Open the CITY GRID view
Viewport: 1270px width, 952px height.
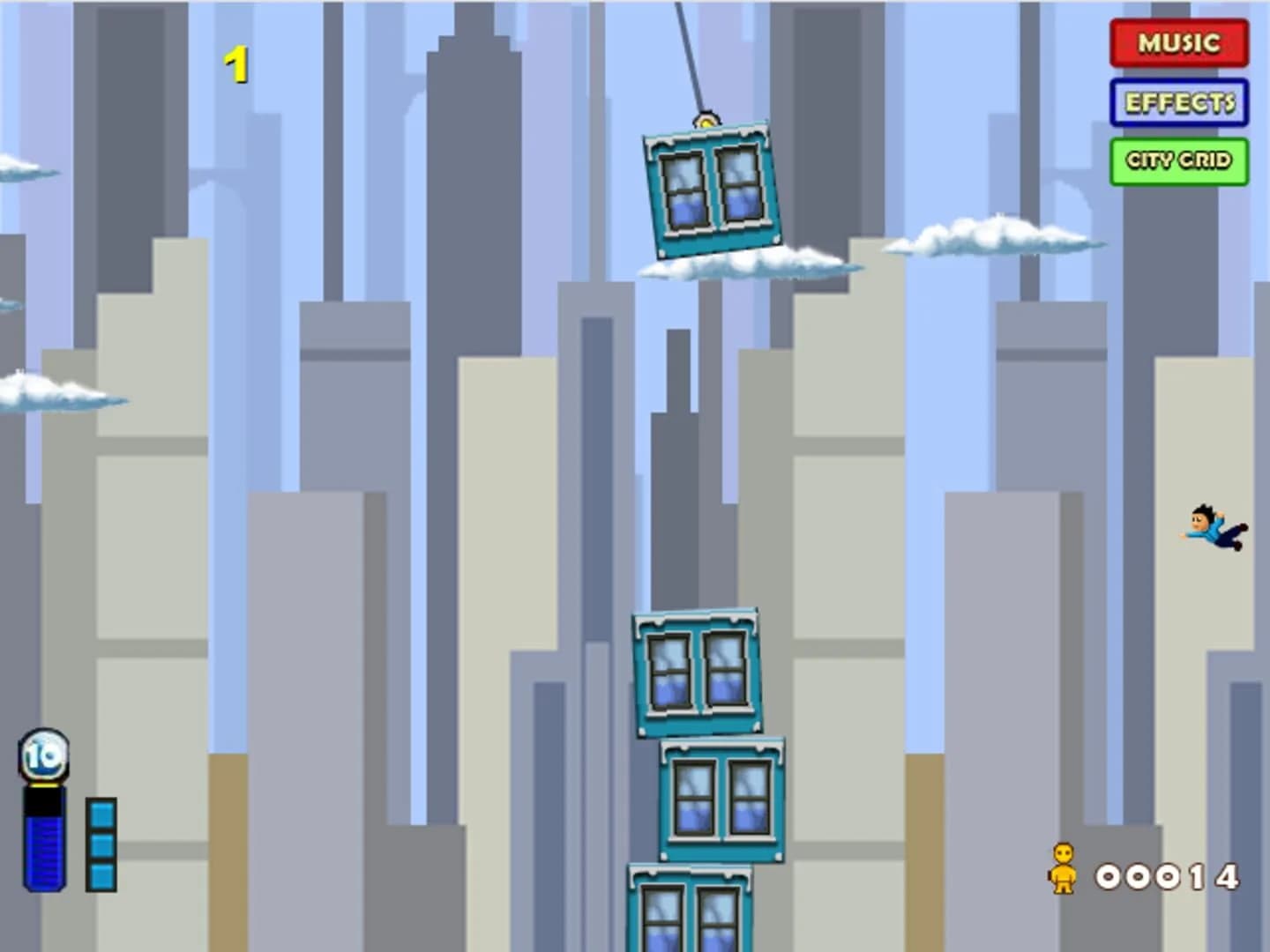click(1178, 161)
